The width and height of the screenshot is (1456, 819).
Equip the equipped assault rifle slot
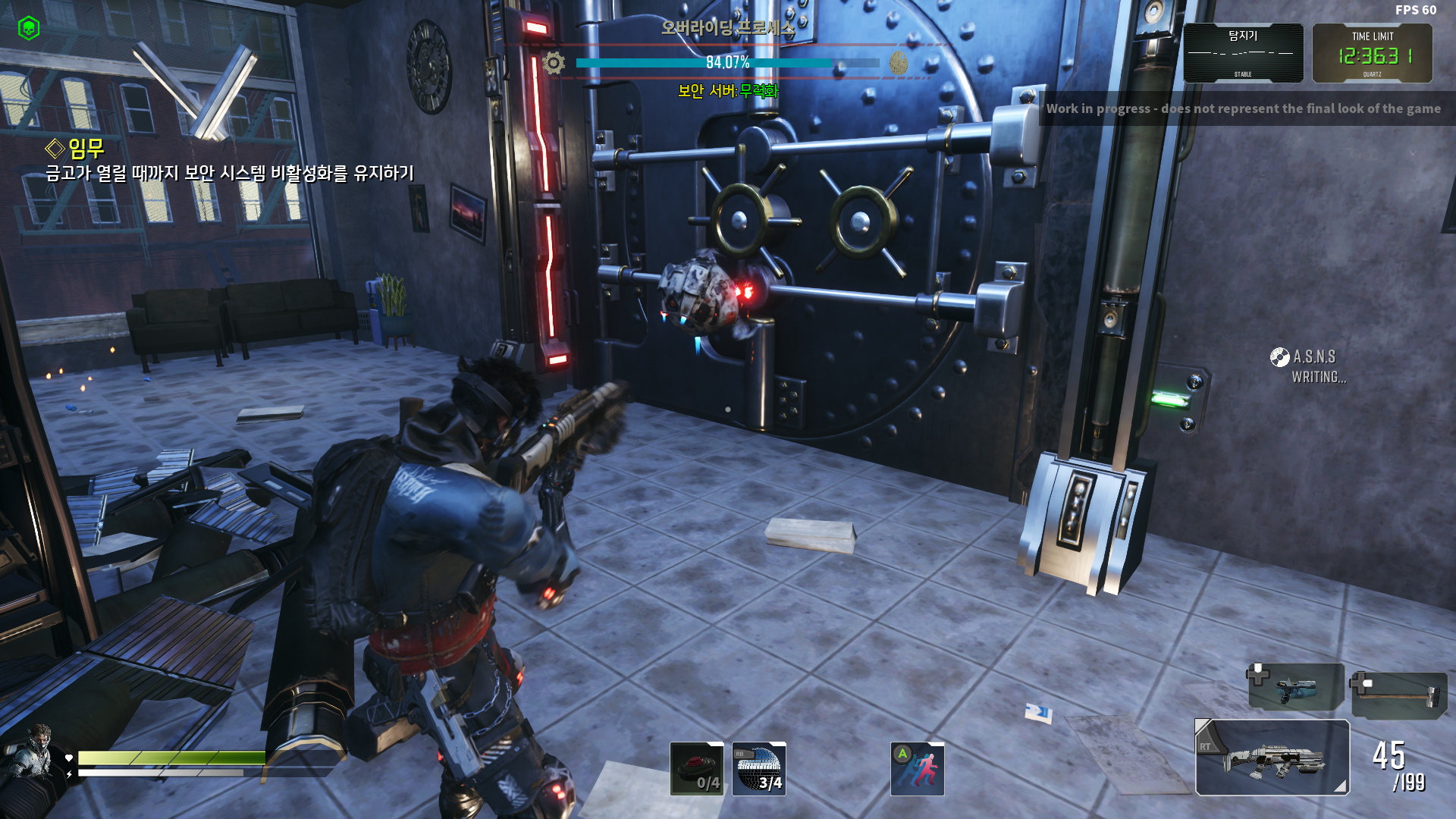coord(1272,757)
